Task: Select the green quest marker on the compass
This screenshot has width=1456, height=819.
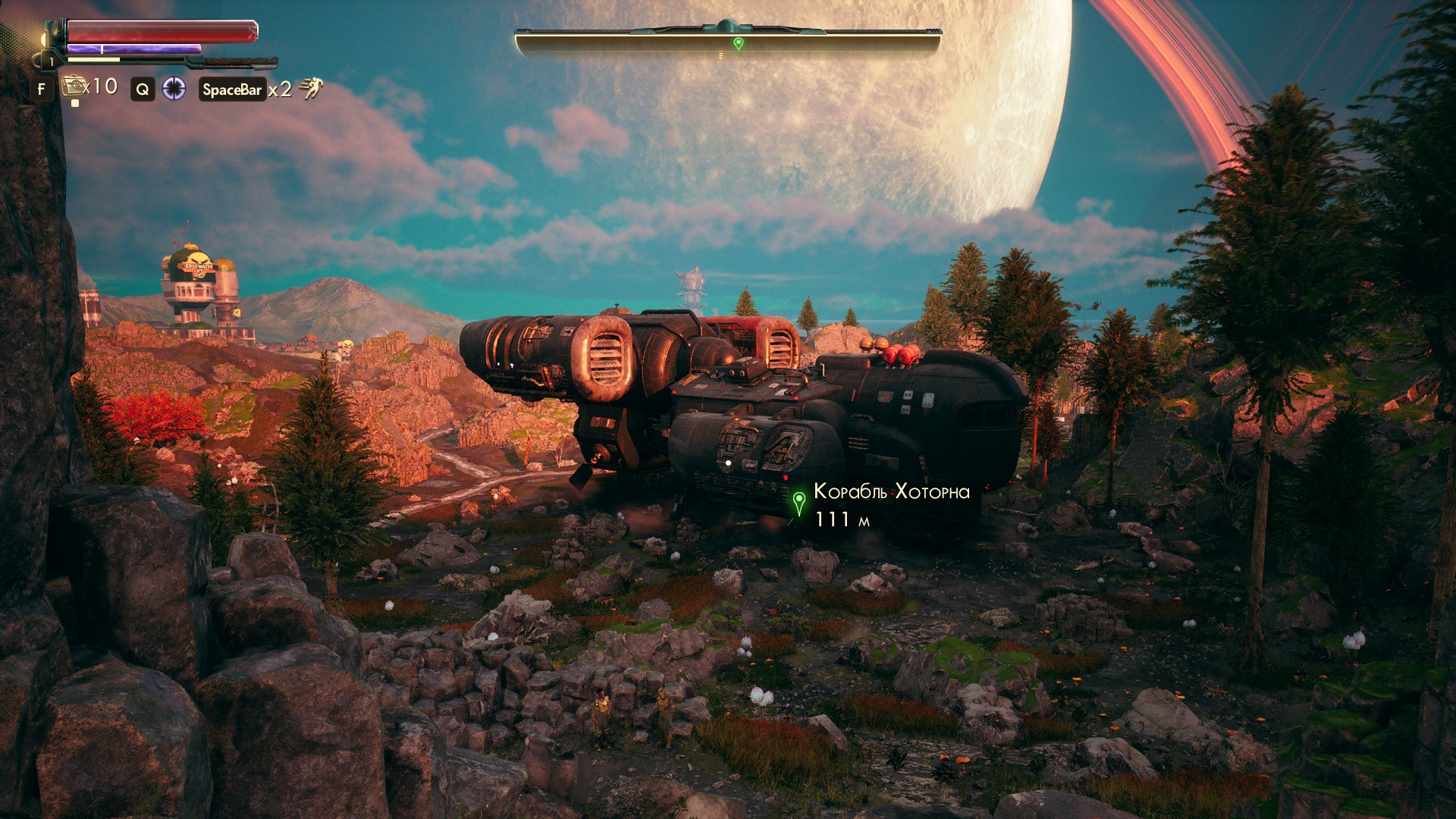Action: [x=738, y=43]
